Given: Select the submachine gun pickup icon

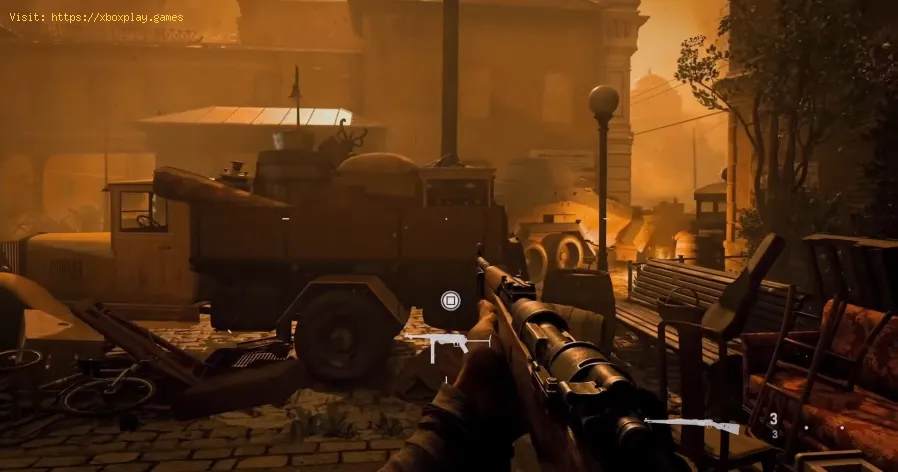Looking at the screenshot, I should (x=447, y=346).
